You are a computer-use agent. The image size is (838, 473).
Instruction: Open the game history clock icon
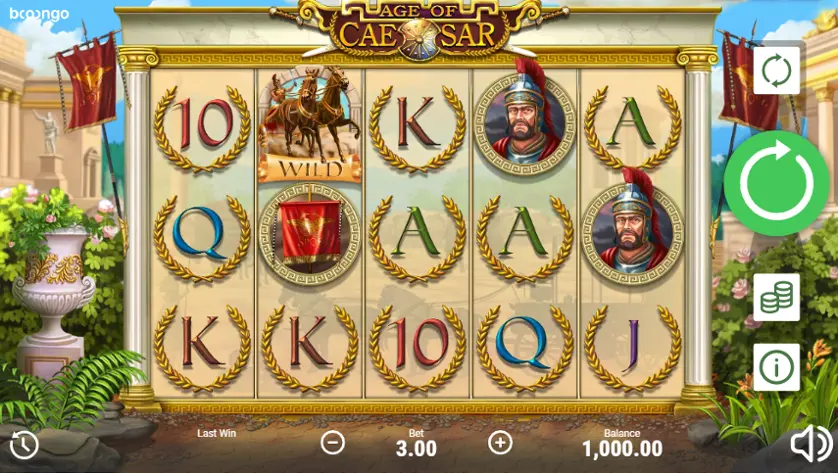click(24, 444)
